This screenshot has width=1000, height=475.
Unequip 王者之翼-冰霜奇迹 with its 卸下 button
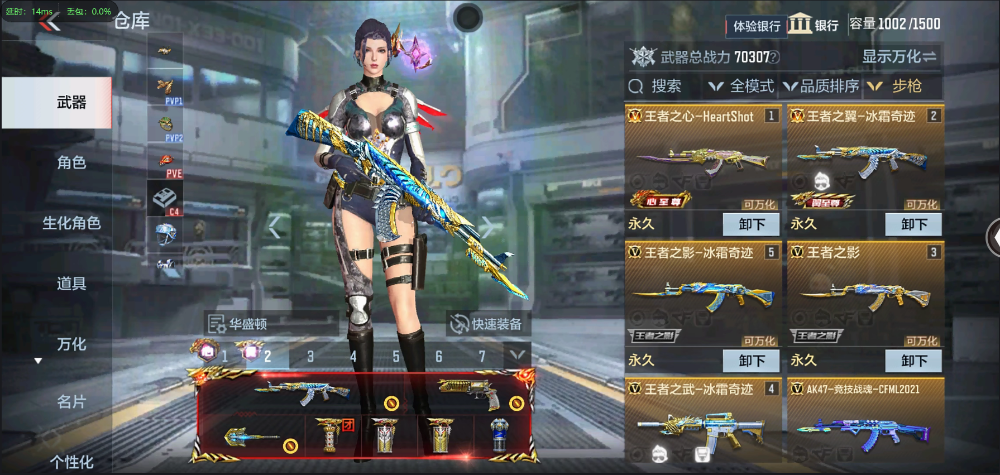point(913,224)
